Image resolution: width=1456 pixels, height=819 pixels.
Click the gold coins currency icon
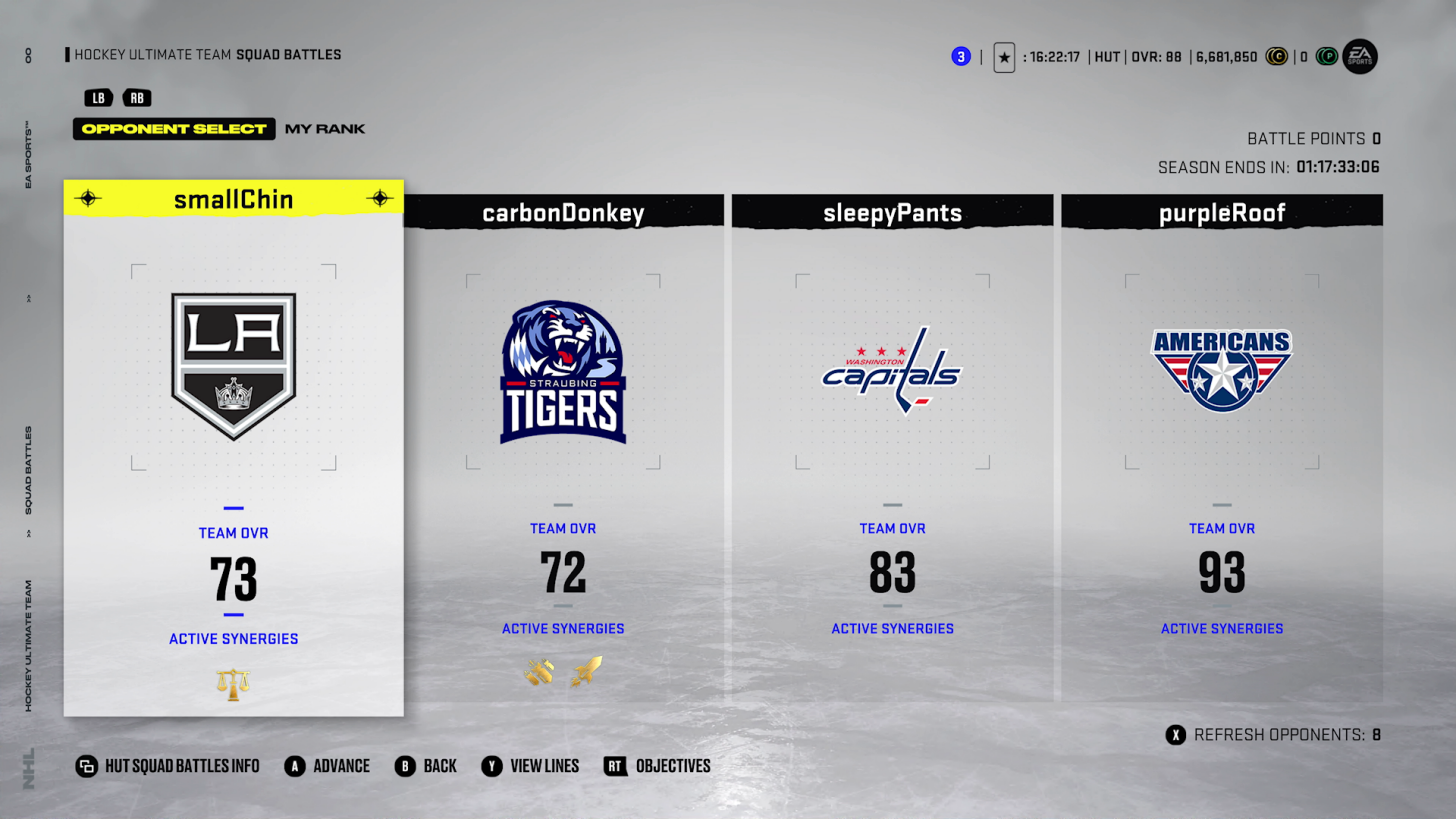tap(1277, 56)
